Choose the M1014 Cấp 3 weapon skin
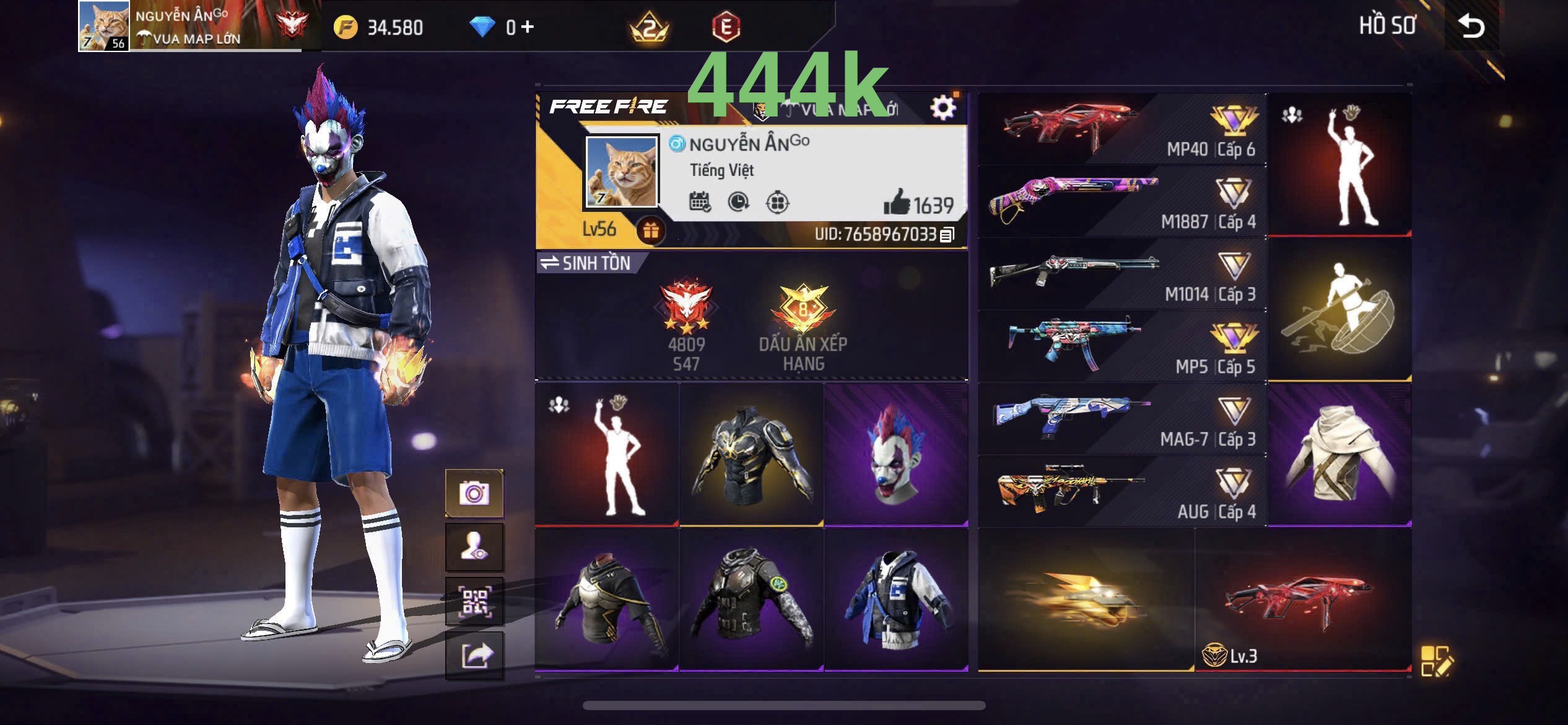Image resolution: width=1568 pixels, height=725 pixels. [x=1122, y=274]
